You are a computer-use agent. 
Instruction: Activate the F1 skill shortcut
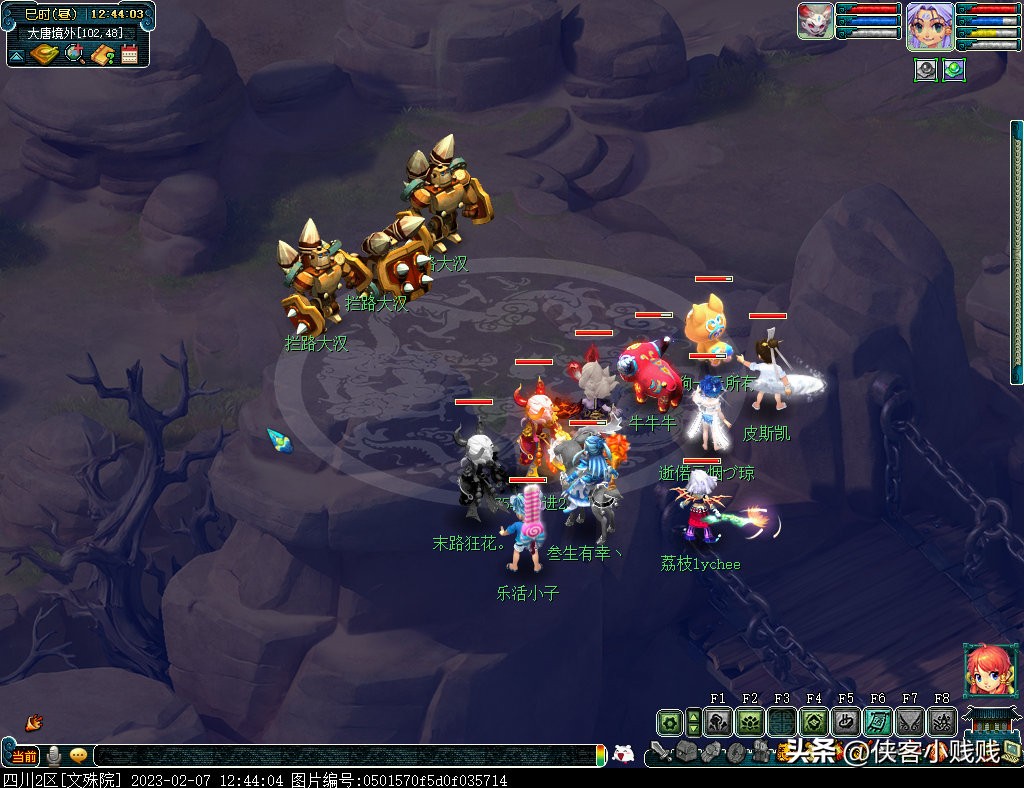click(717, 722)
